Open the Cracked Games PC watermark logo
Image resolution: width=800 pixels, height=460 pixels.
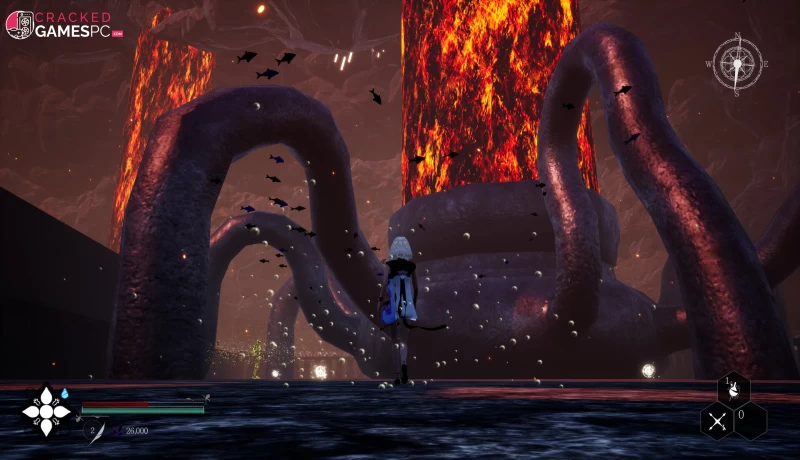(64, 25)
